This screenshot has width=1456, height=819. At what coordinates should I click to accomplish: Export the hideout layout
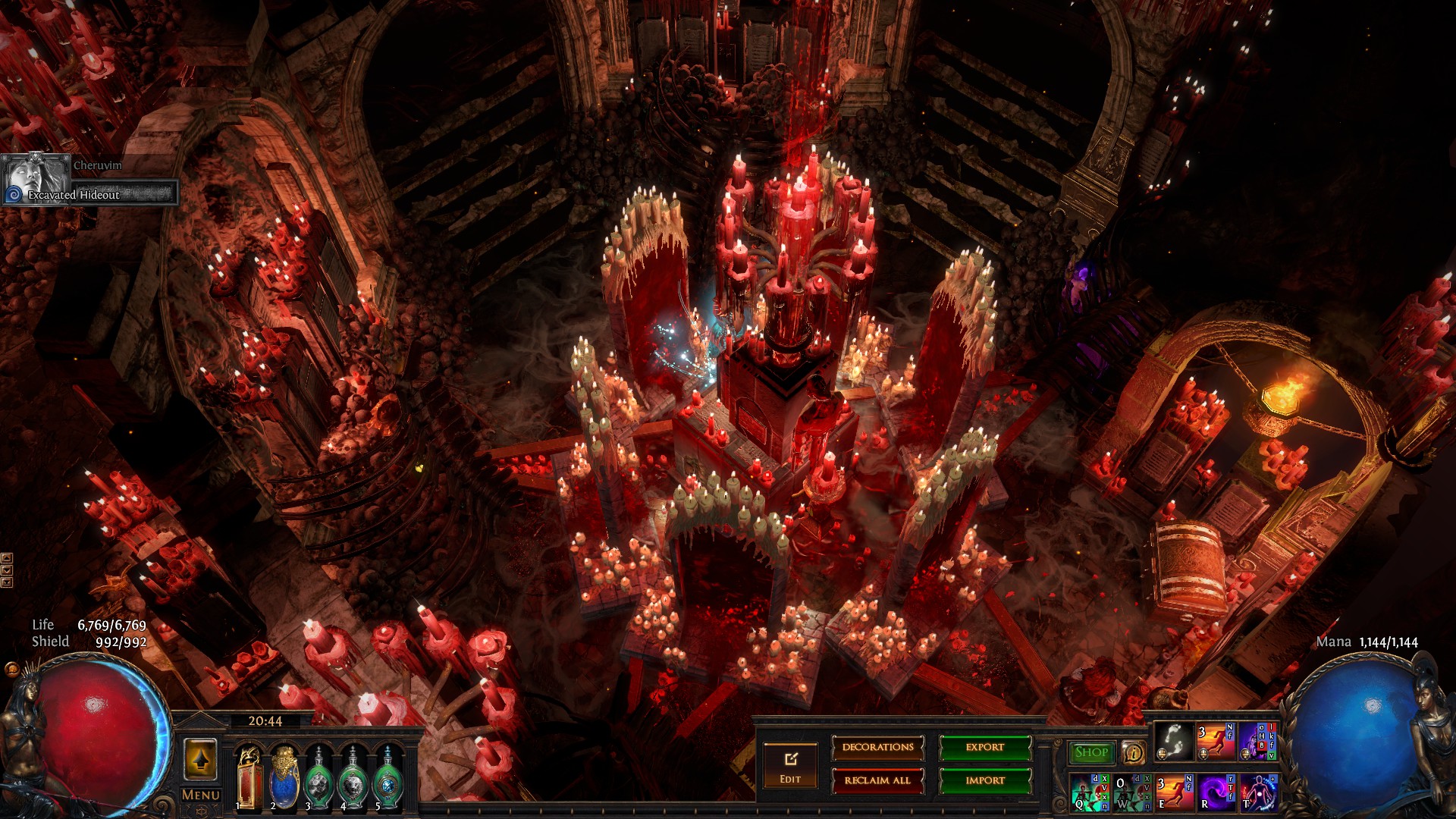pyautogui.click(x=985, y=748)
